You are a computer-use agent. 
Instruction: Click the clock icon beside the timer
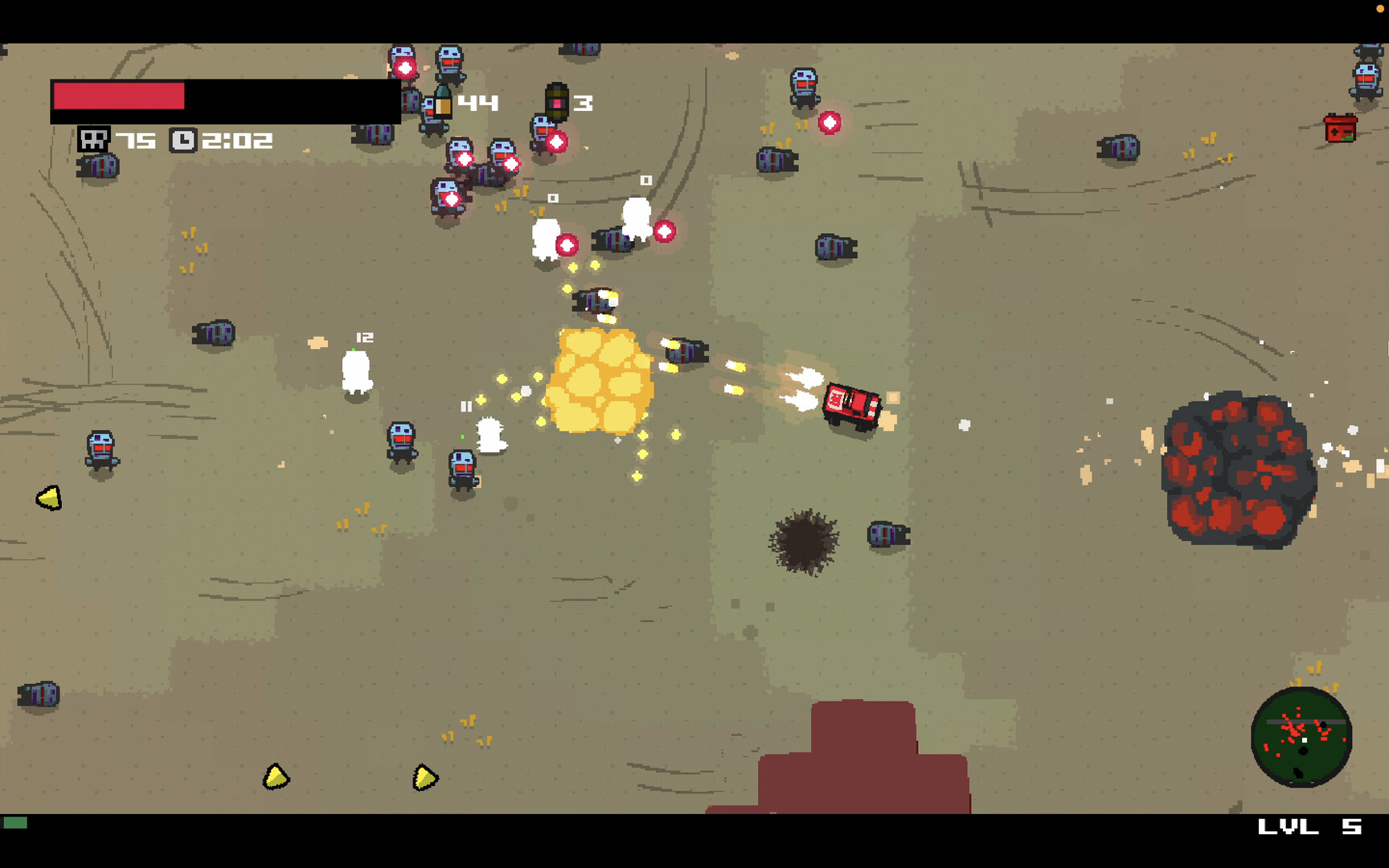point(184,138)
